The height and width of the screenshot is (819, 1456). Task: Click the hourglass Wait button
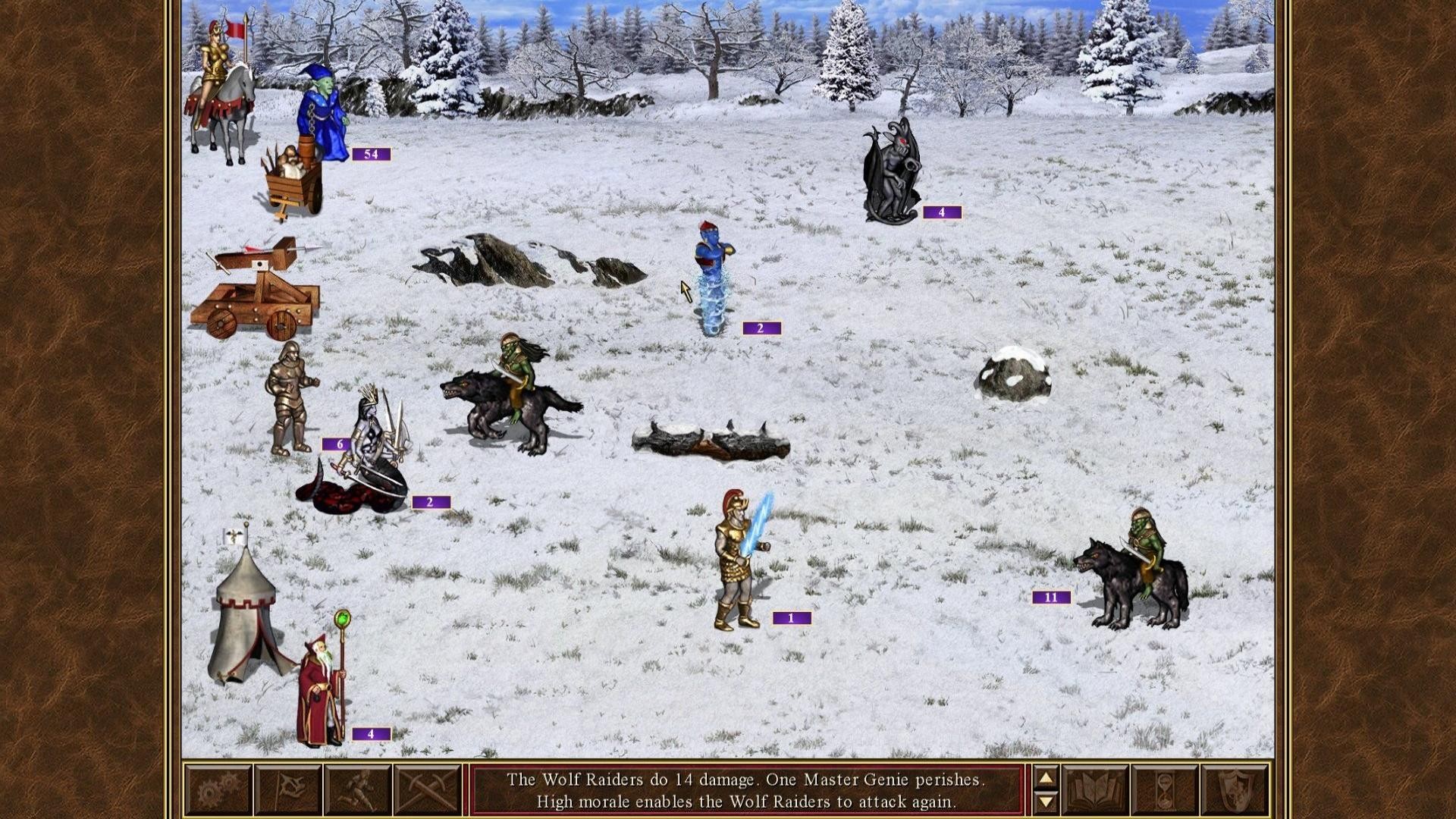1165,791
